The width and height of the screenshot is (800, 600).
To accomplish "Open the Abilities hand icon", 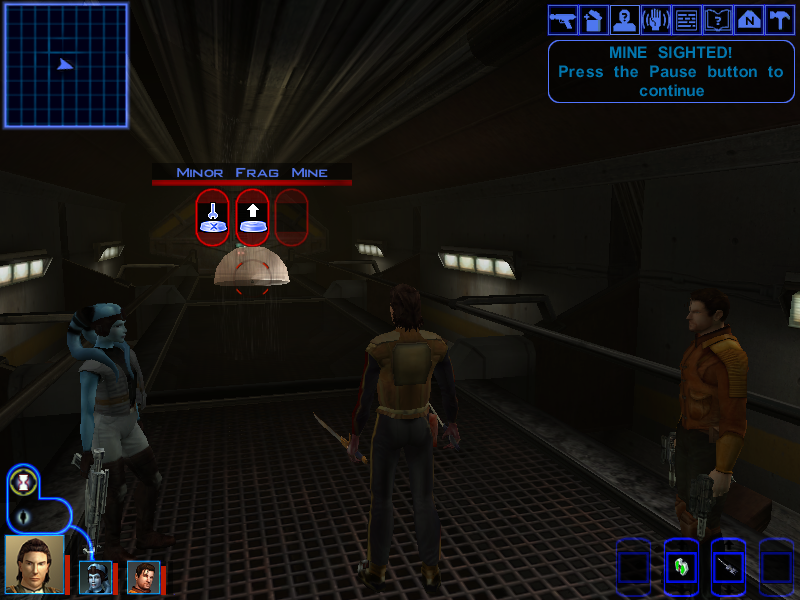I will click(x=655, y=19).
